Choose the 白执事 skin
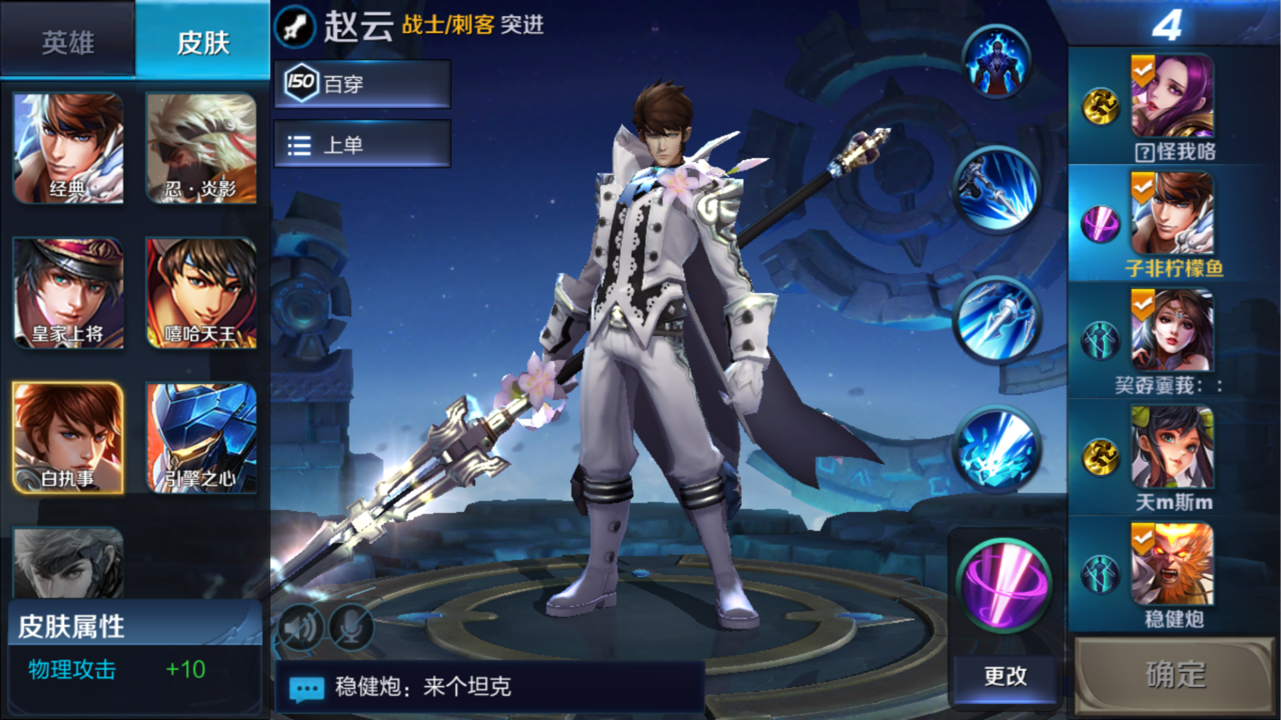This screenshot has height=720, width=1281. pos(68,437)
